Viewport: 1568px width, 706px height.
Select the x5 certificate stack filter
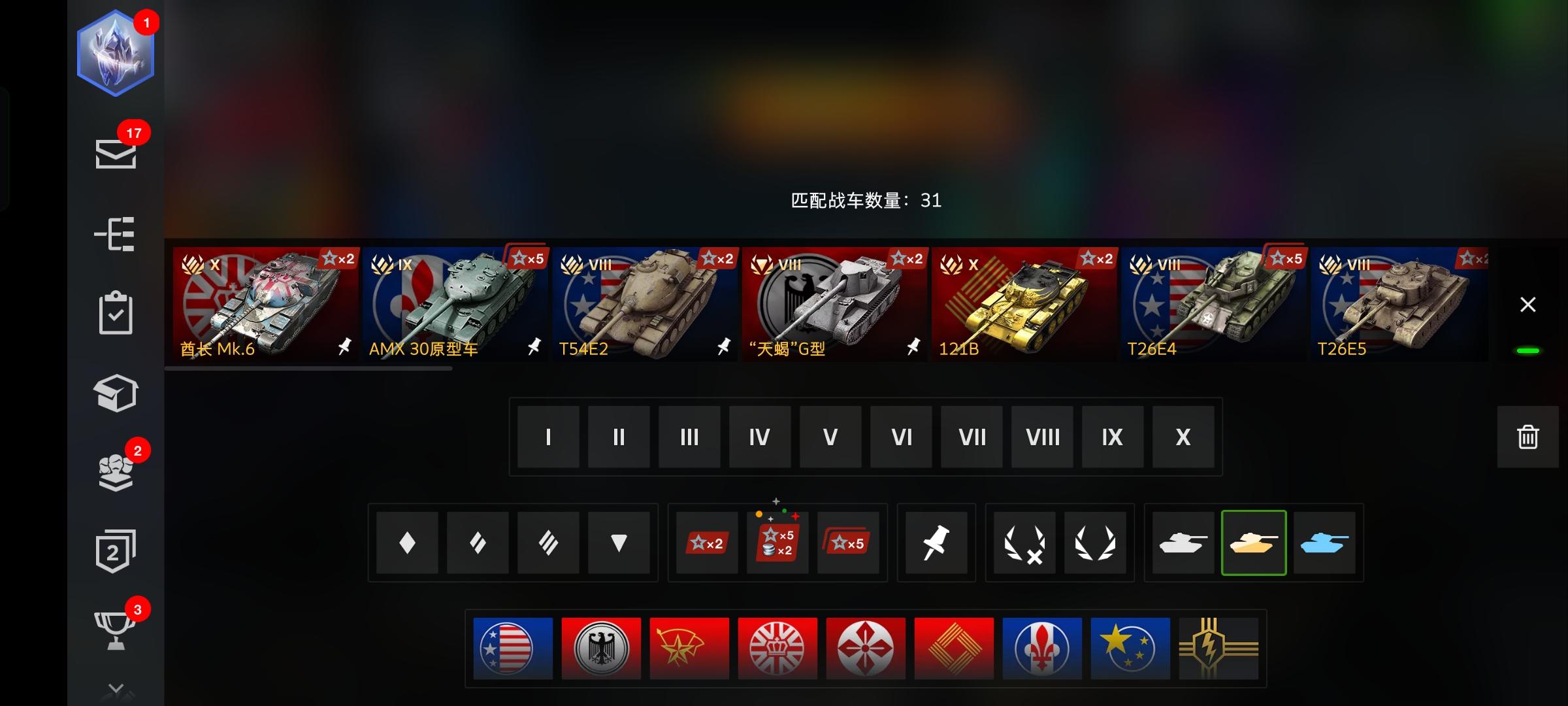pyautogui.click(x=848, y=543)
